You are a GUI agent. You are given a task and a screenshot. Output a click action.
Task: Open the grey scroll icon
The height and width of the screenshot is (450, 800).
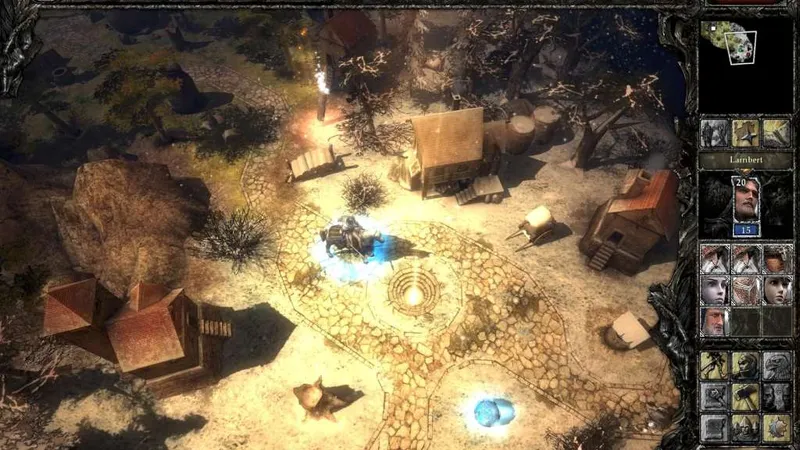pyautogui.click(x=714, y=427)
